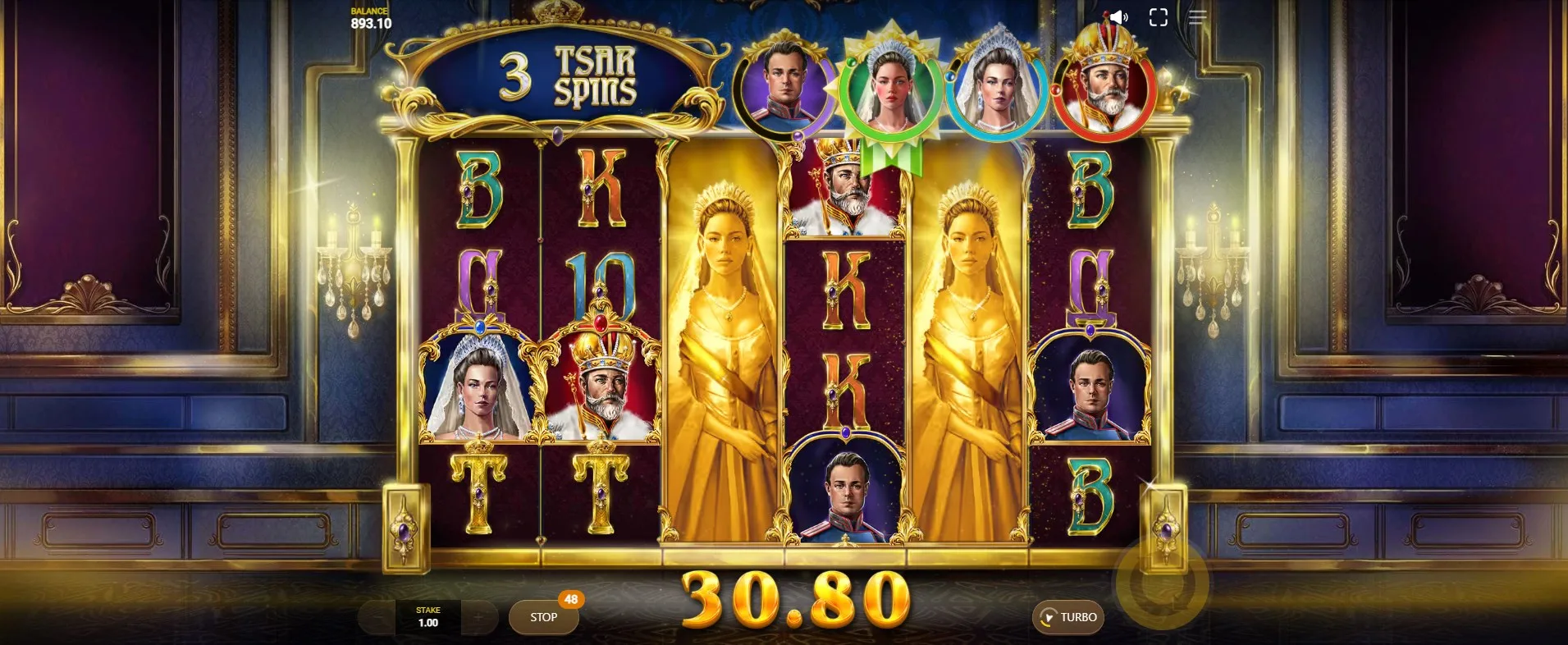Viewport: 1568px width, 645px height.
Task: Increase the stake with the plus button
Action: click(x=479, y=617)
